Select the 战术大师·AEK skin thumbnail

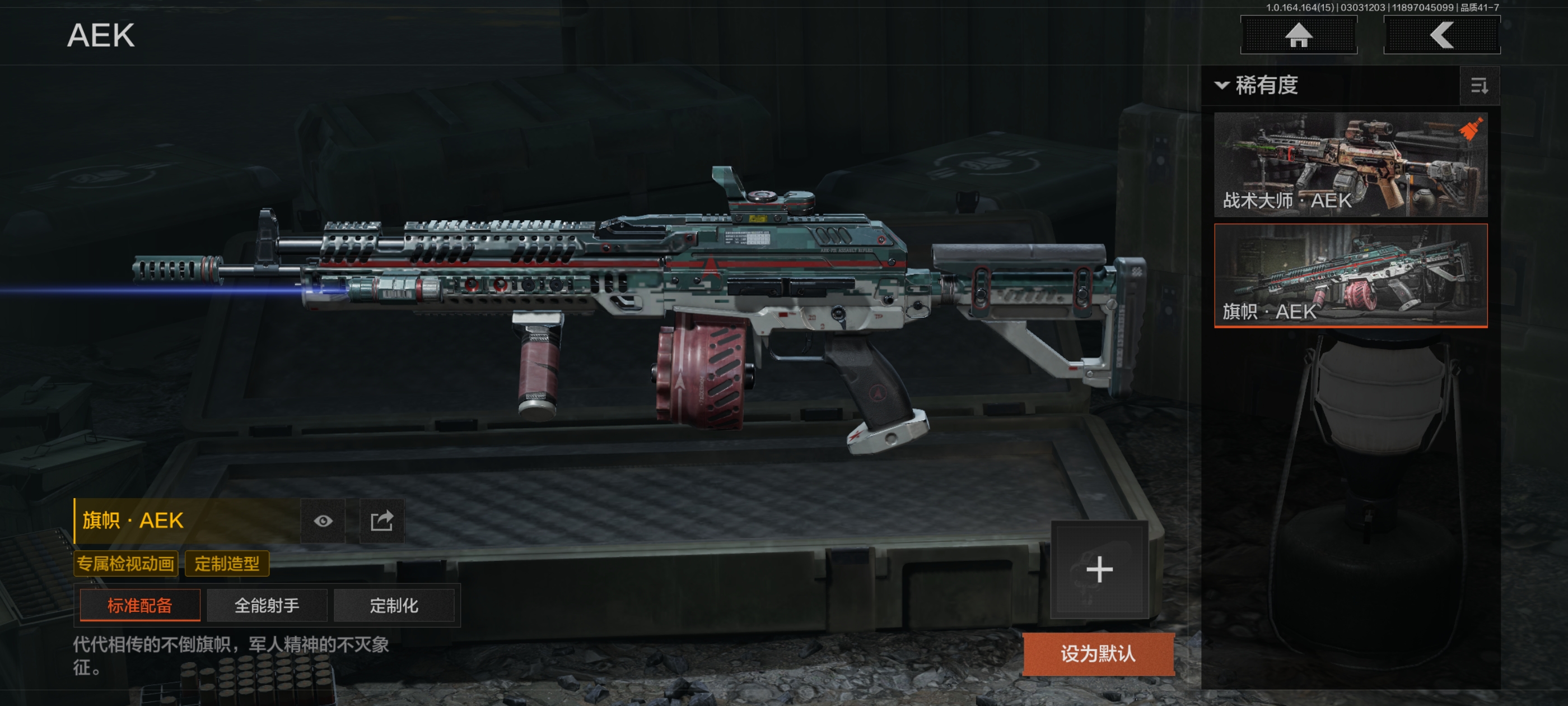(1350, 165)
